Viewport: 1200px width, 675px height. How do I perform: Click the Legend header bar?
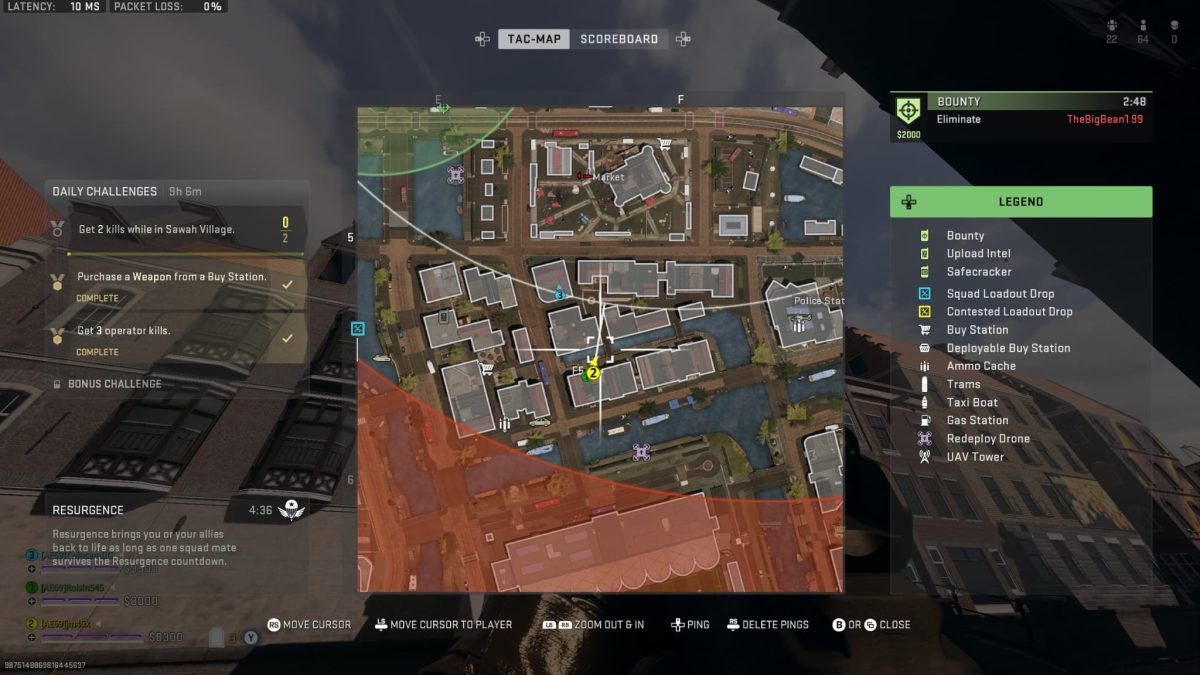pyautogui.click(x=1020, y=202)
